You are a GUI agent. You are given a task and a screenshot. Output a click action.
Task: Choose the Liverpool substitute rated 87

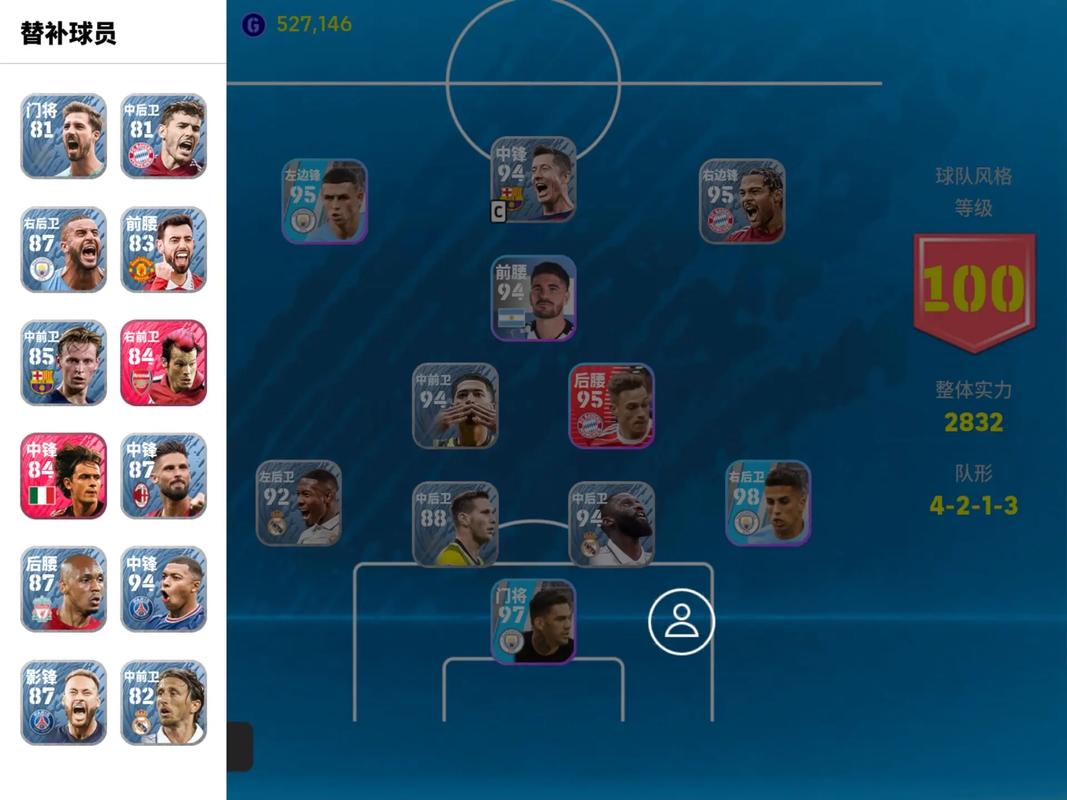pyautogui.click(x=64, y=588)
